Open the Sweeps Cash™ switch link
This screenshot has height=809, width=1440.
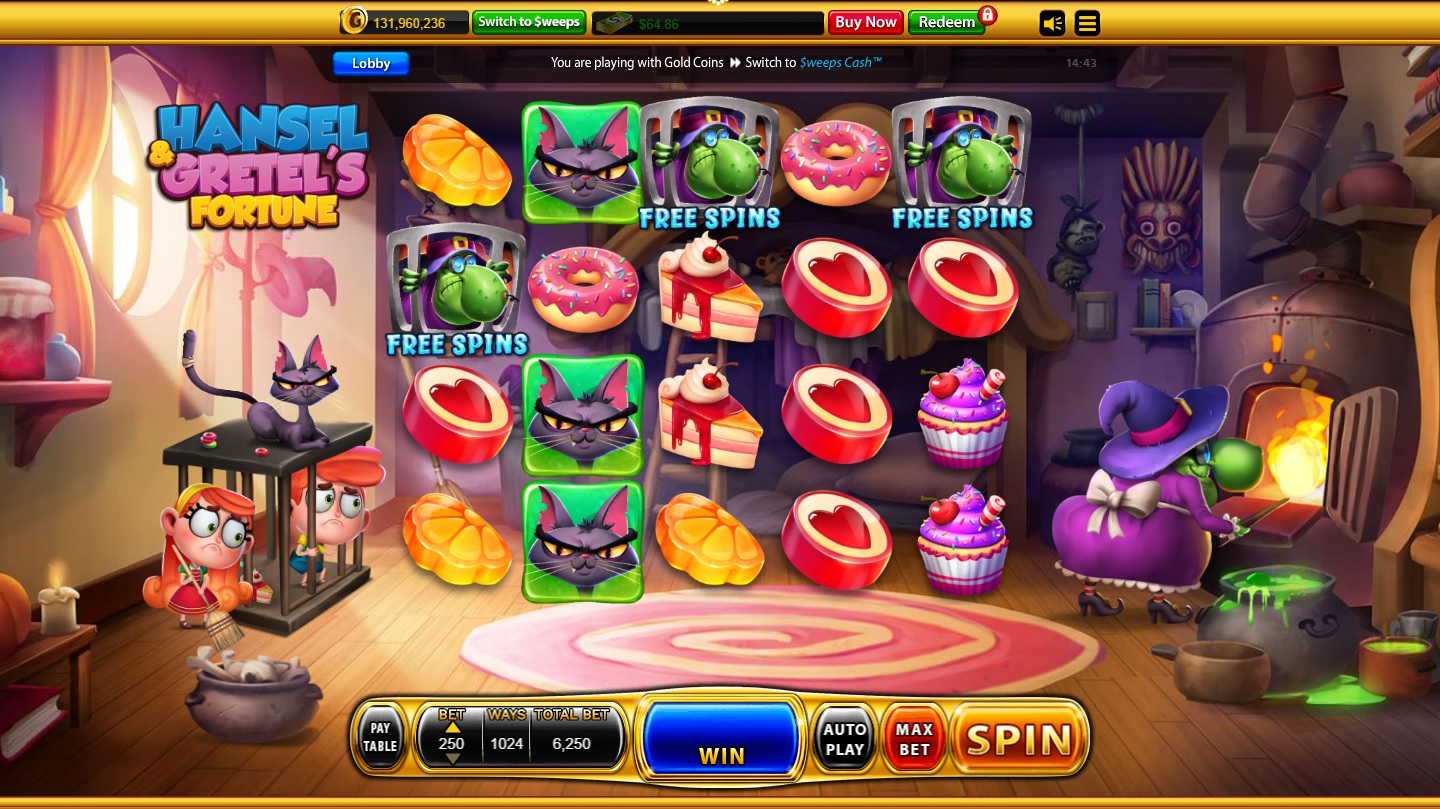tap(840, 62)
